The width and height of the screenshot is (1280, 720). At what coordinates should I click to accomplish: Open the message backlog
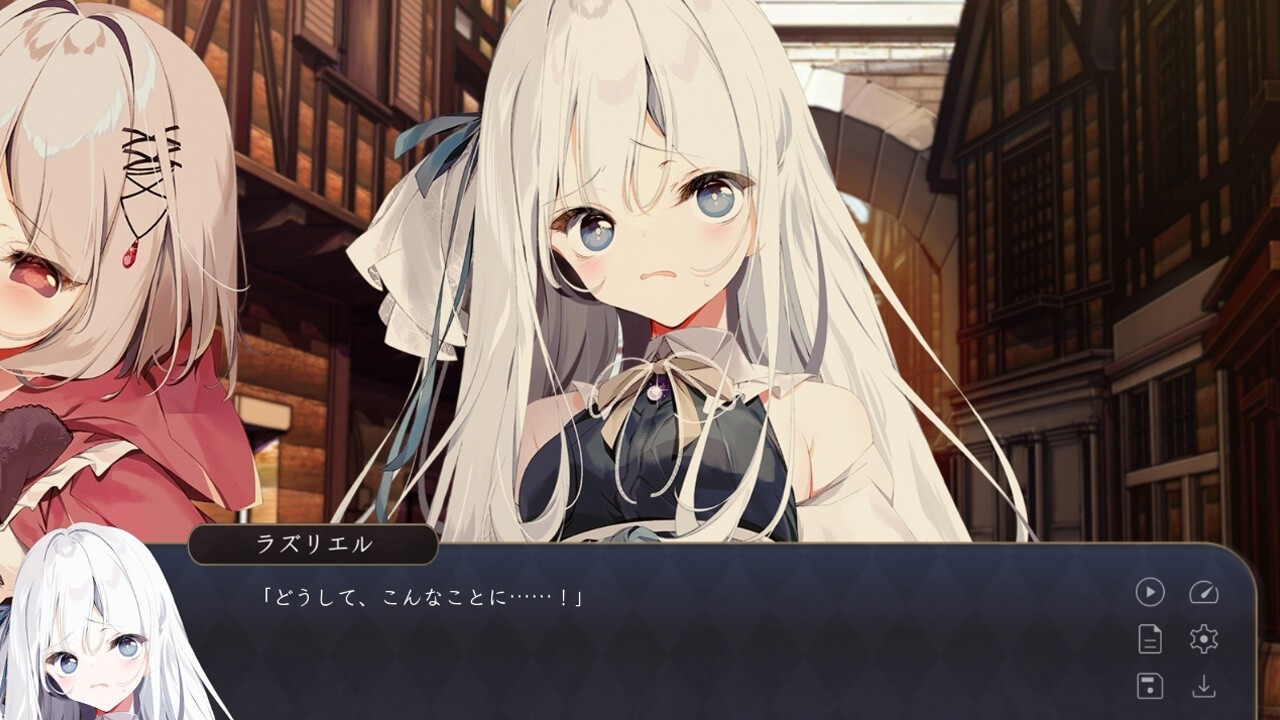[1150, 640]
